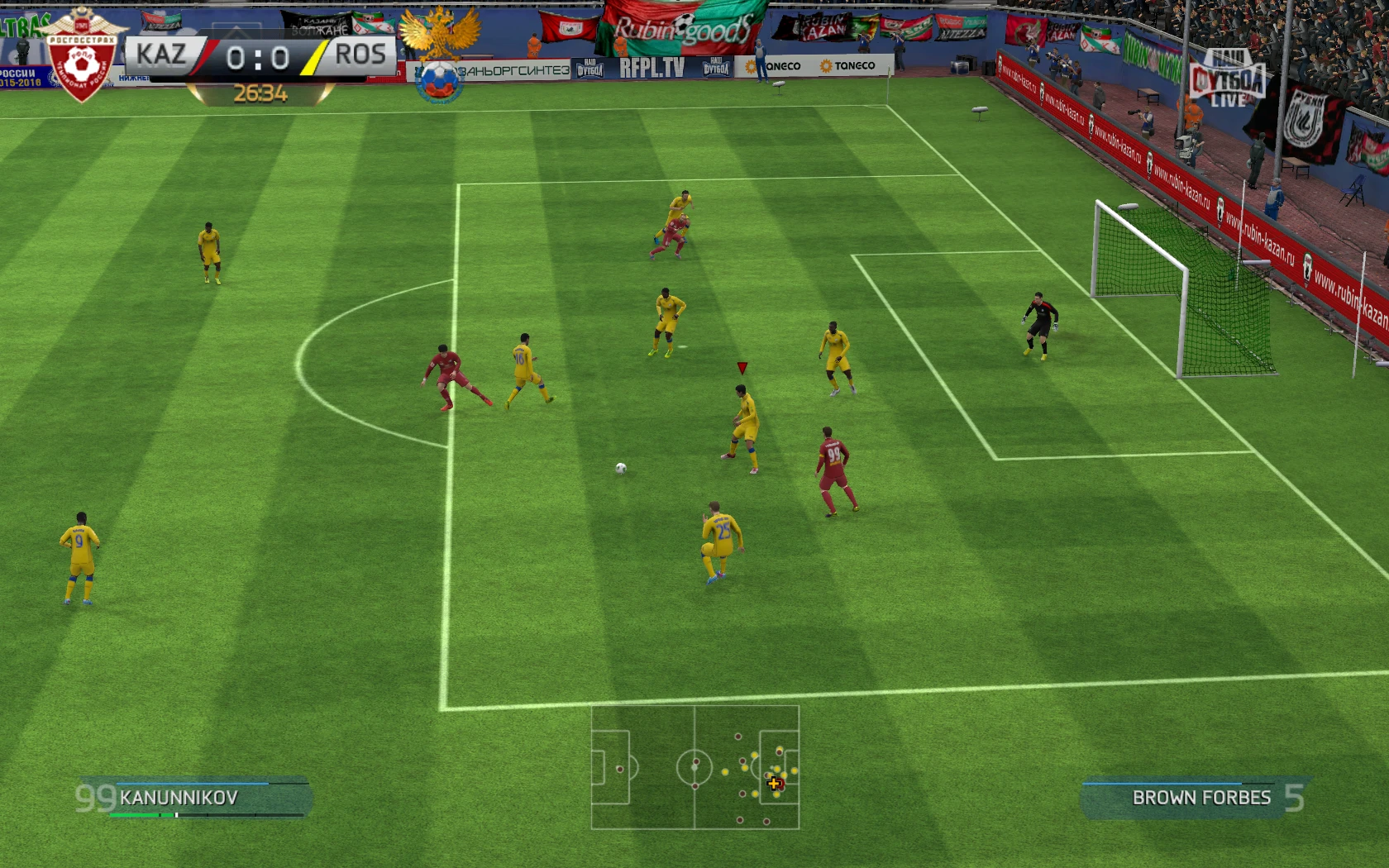Select the red triangle player indicator on pitch

pos(741,370)
